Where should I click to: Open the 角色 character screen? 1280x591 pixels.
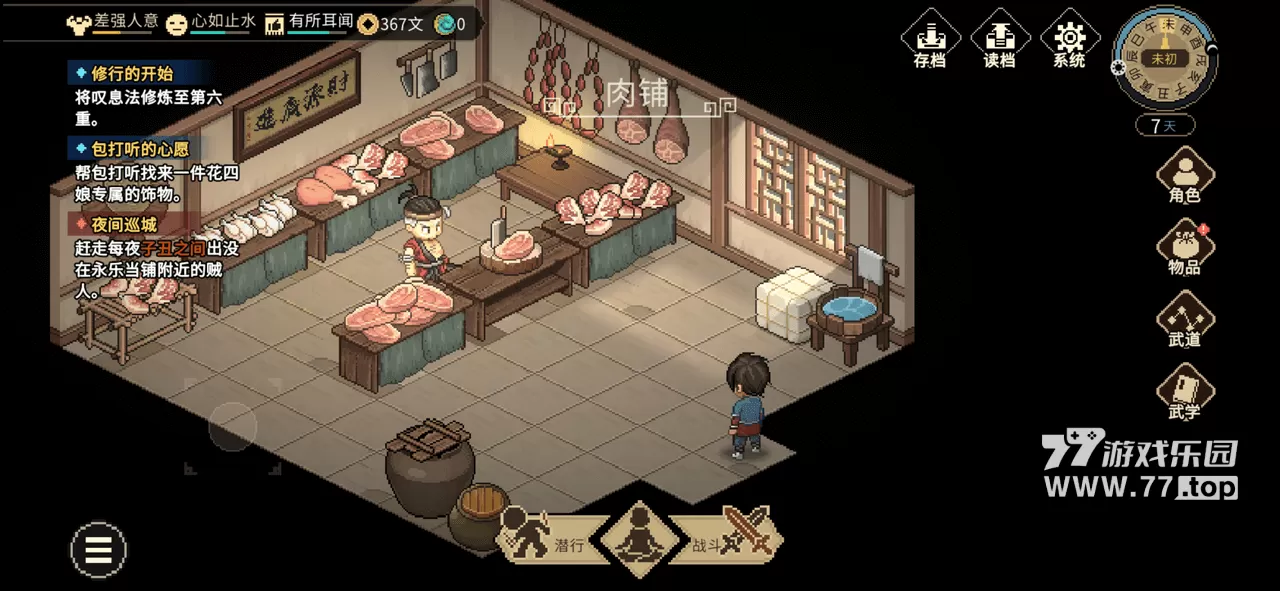pyautogui.click(x=1185, y=175)
